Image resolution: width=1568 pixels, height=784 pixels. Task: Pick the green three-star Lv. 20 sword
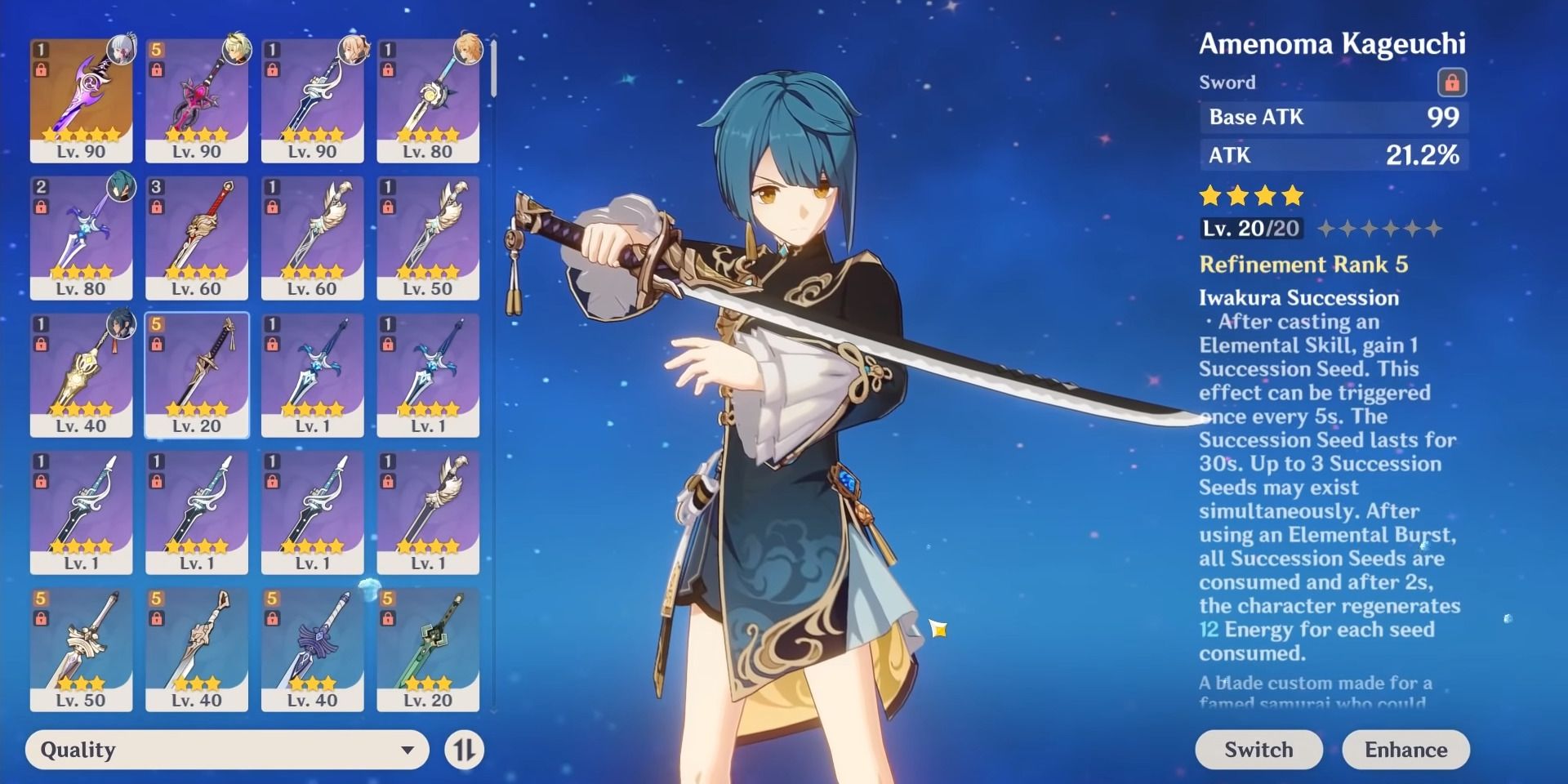click(x=428, y=648)
